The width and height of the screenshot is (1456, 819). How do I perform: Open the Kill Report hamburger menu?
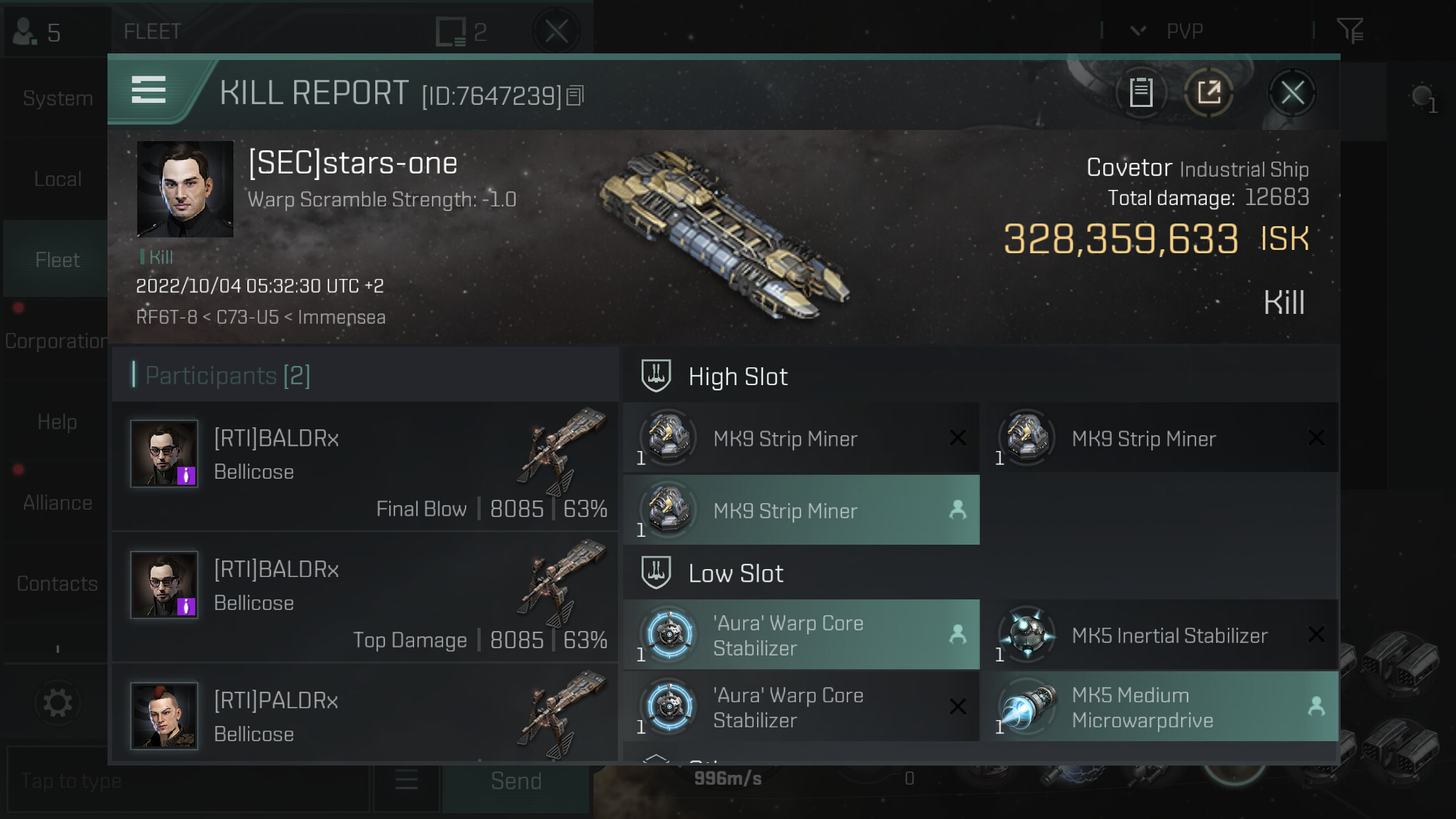coord(148,90)
